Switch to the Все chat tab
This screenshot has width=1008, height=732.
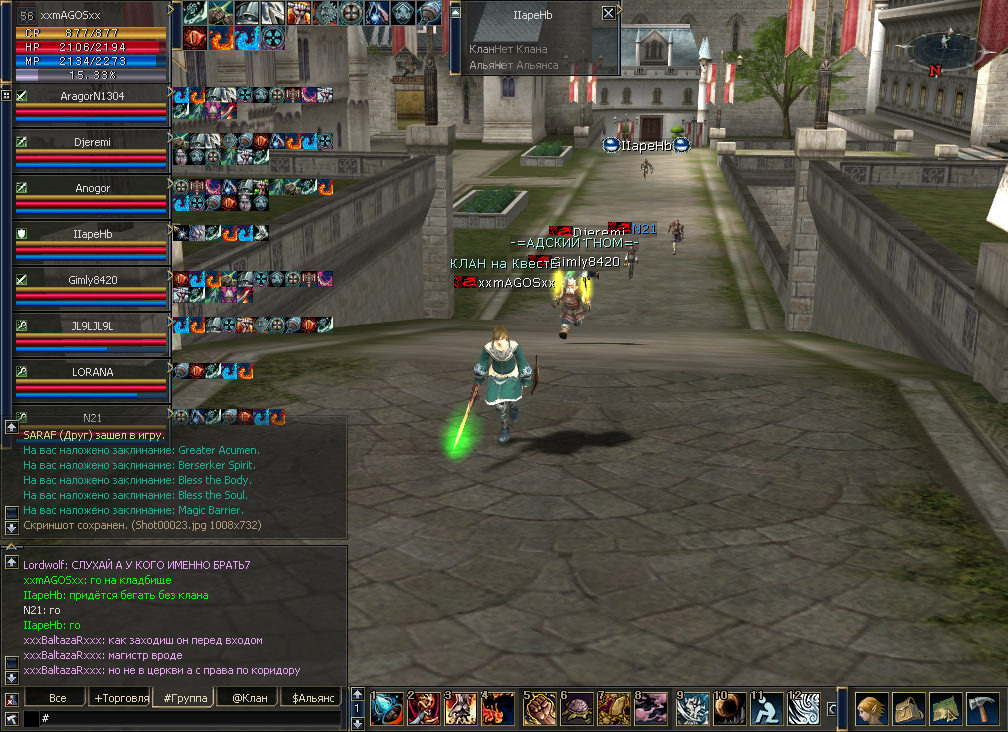click(x=57, y=697)
